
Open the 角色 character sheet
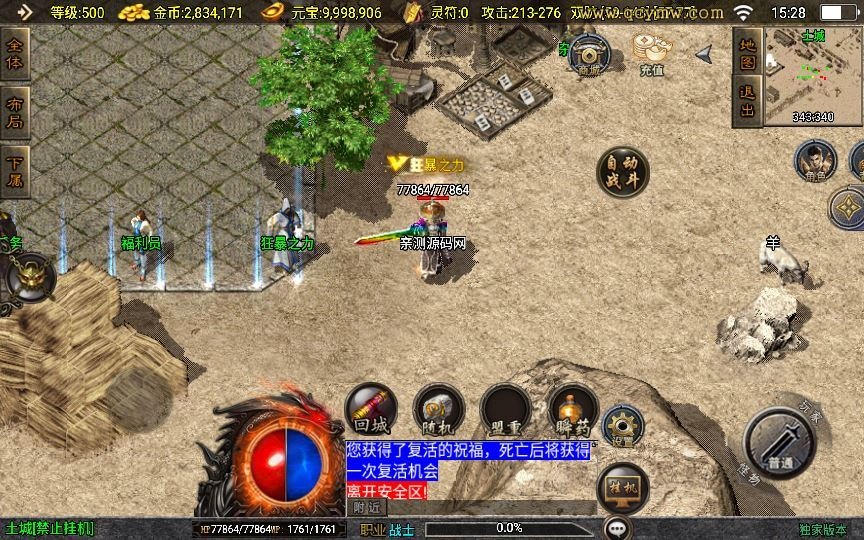[815, 161]
